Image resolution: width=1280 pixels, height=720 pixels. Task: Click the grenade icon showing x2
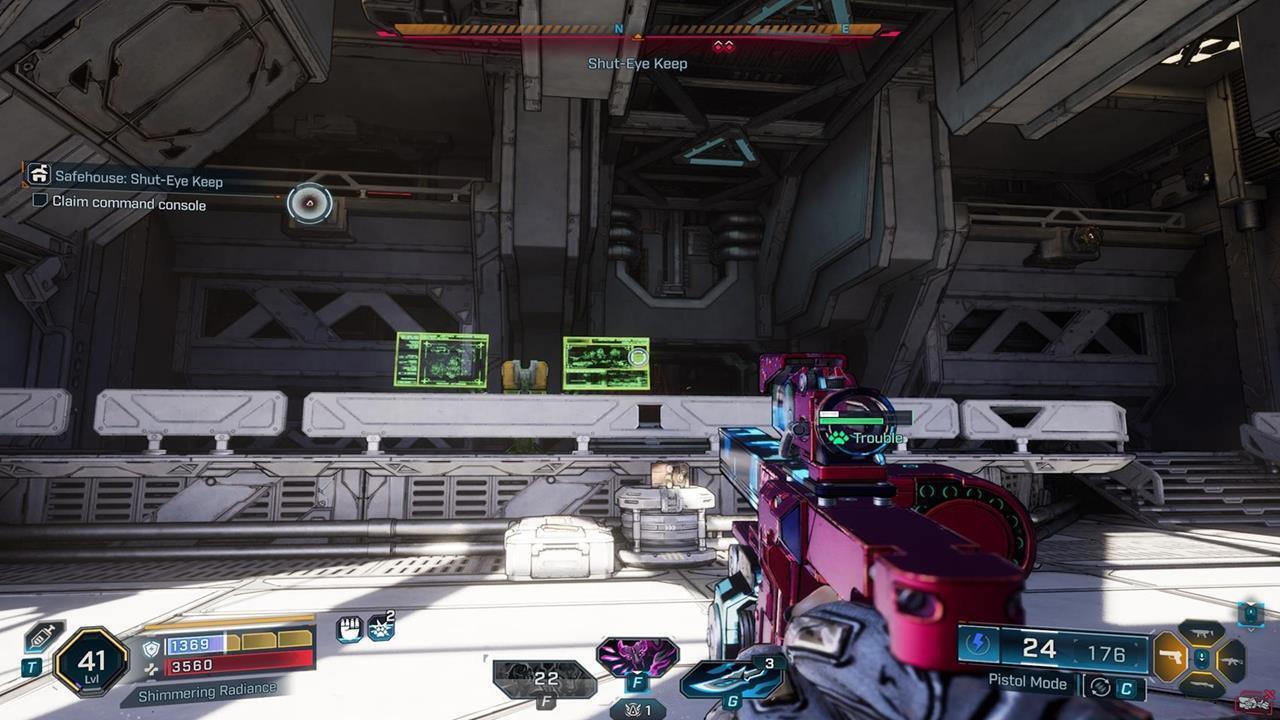379,627
